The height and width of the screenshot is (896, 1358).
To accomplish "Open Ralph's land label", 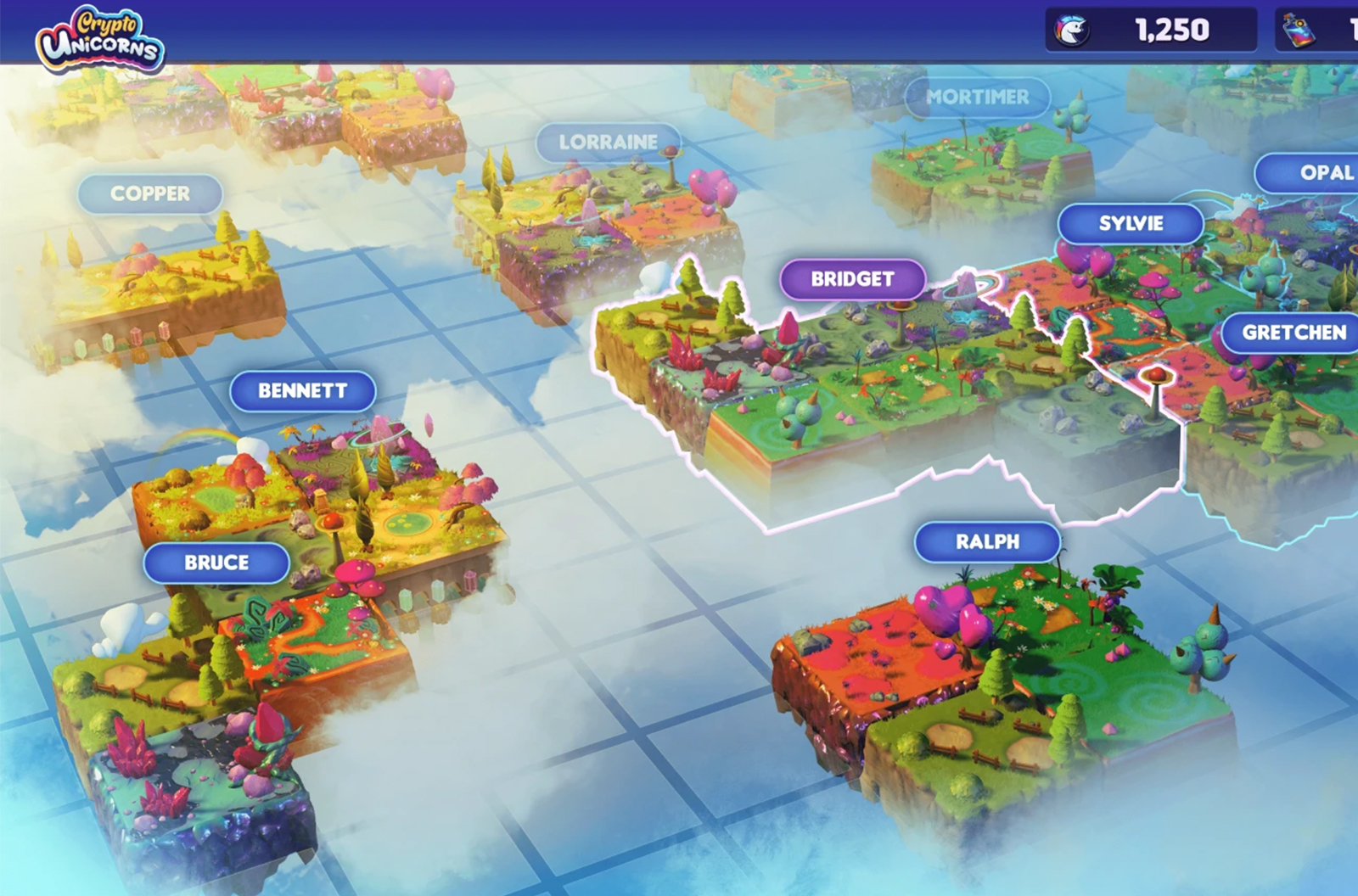I will (x=987, y=542).
